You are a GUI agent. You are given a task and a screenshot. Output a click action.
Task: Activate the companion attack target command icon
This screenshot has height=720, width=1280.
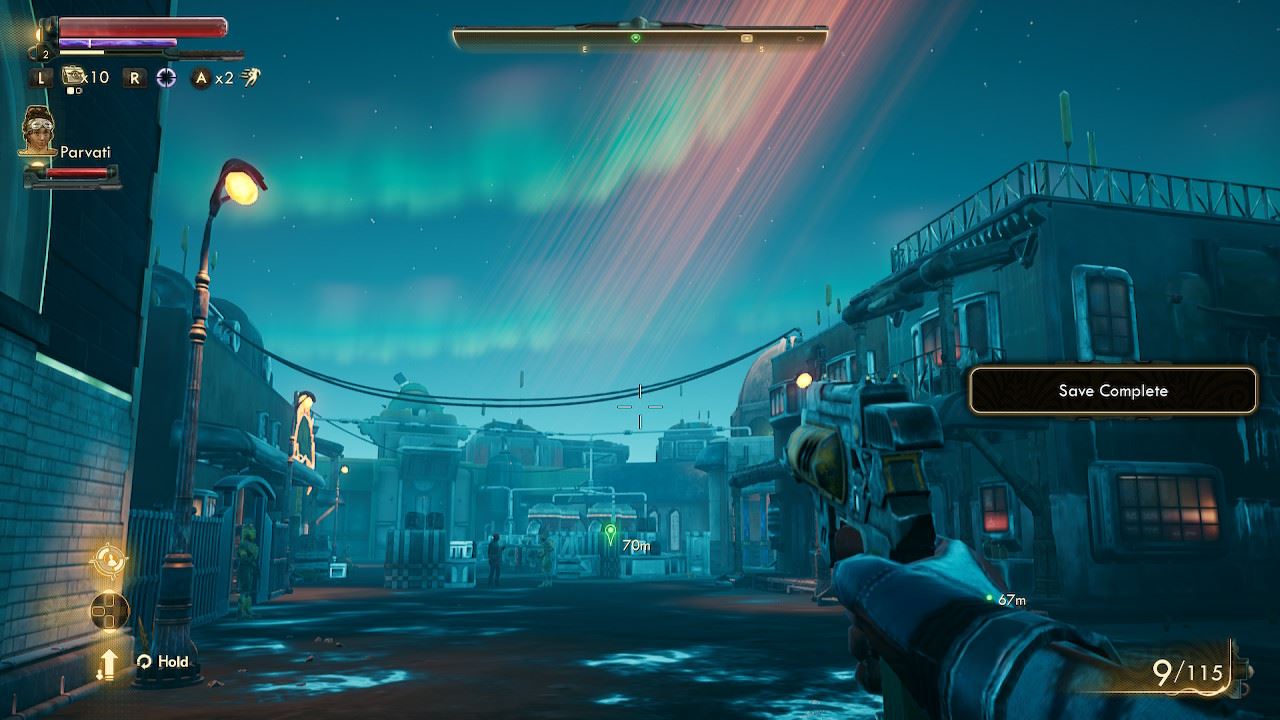[x=109, y=561]
